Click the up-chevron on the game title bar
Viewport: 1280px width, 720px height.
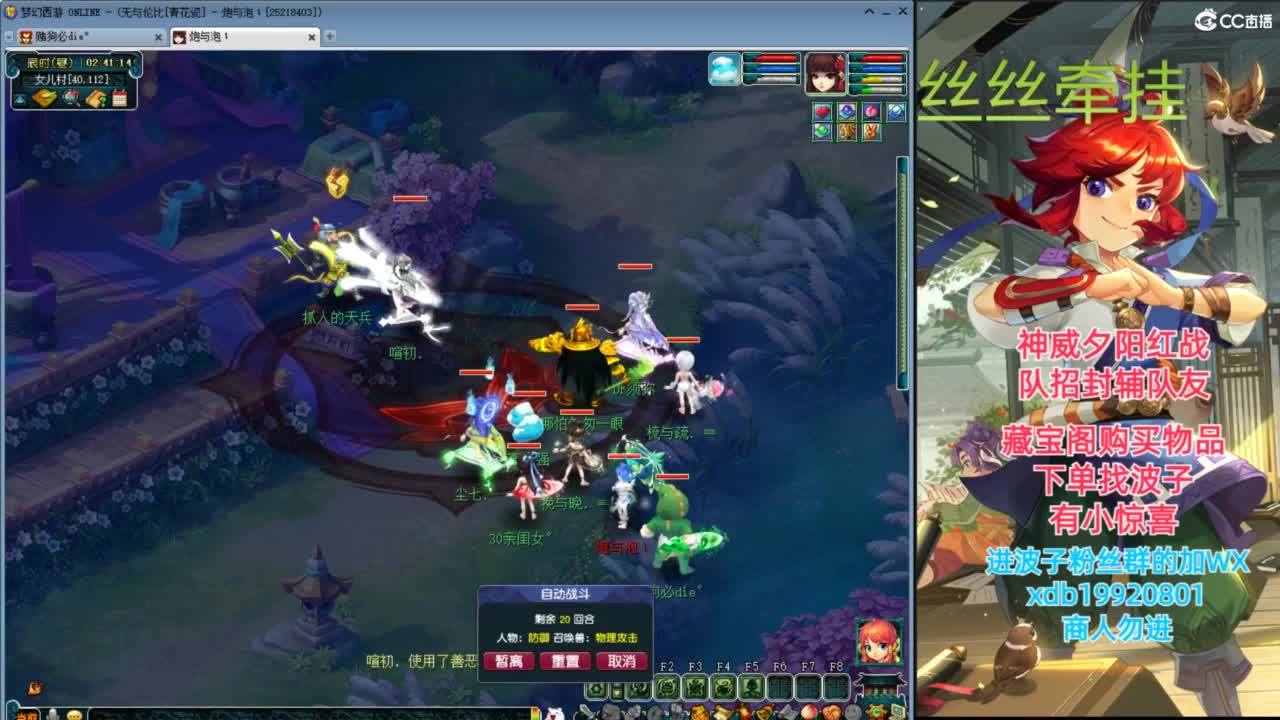pyautogui.click(x=867, y=13)
